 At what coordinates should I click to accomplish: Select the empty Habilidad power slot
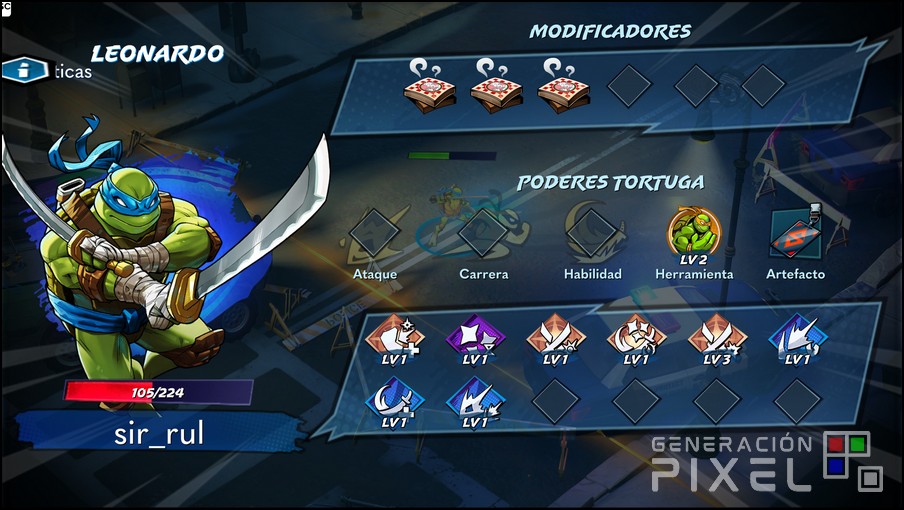pyautogui.click(x=592, y=233)
